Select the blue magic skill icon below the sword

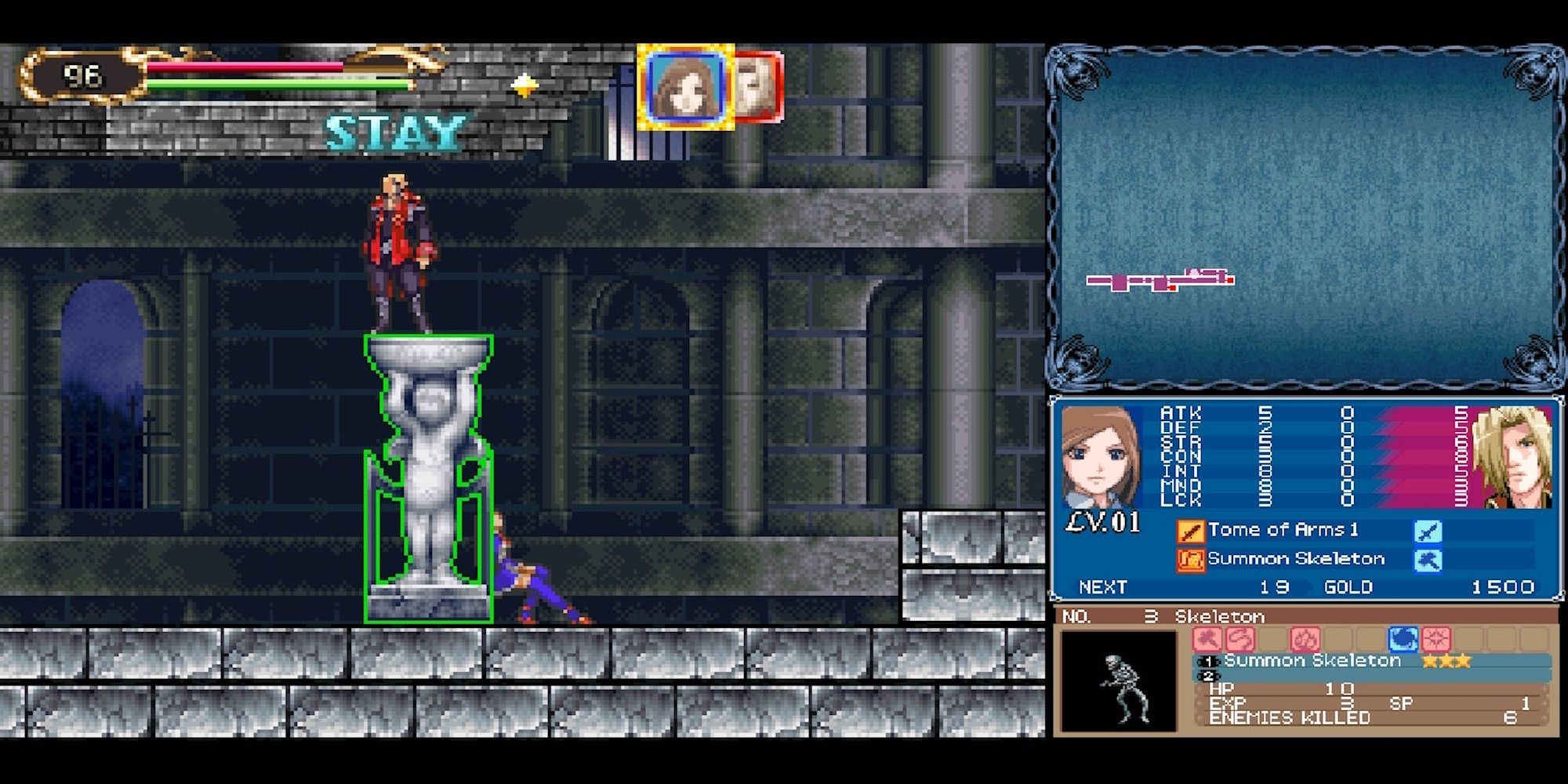(x=1428, y=561)
